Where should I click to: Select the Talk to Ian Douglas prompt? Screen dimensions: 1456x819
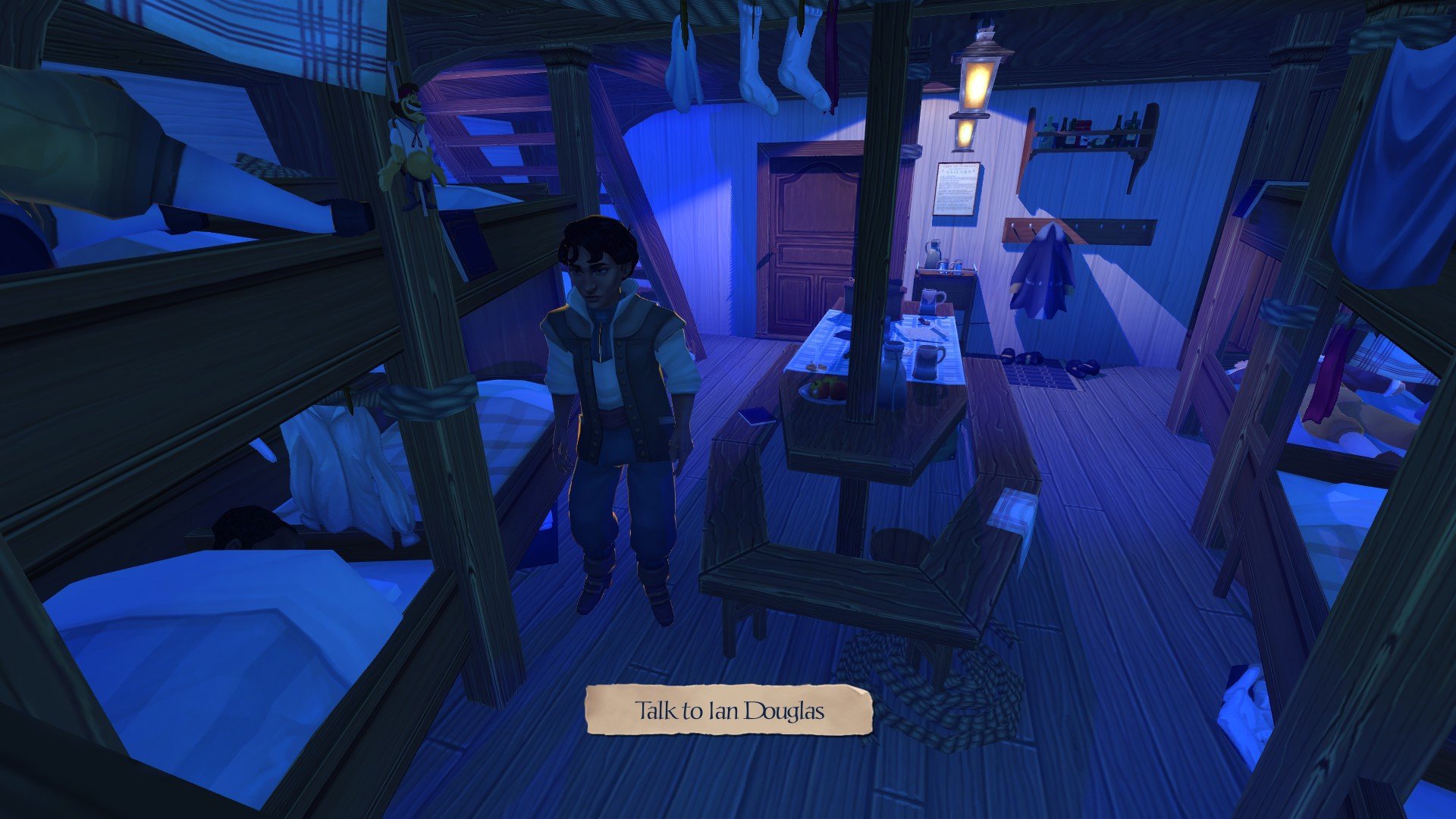[x=729, y=711]
